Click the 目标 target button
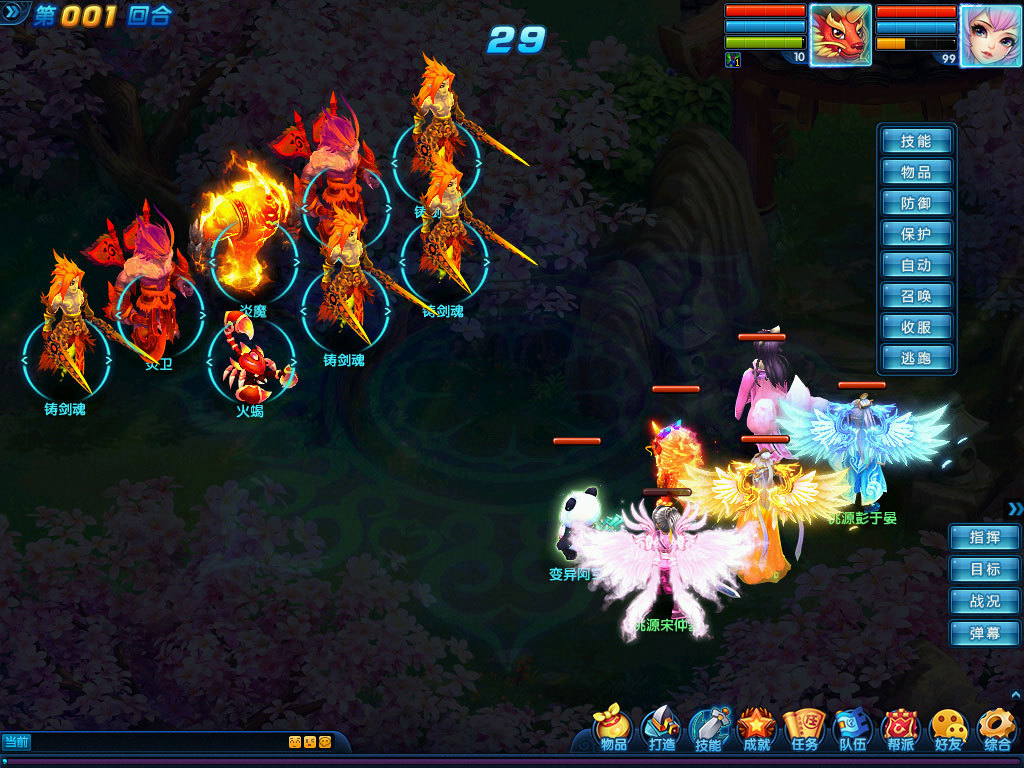The image size is (1024, 768). coord(984,569)
